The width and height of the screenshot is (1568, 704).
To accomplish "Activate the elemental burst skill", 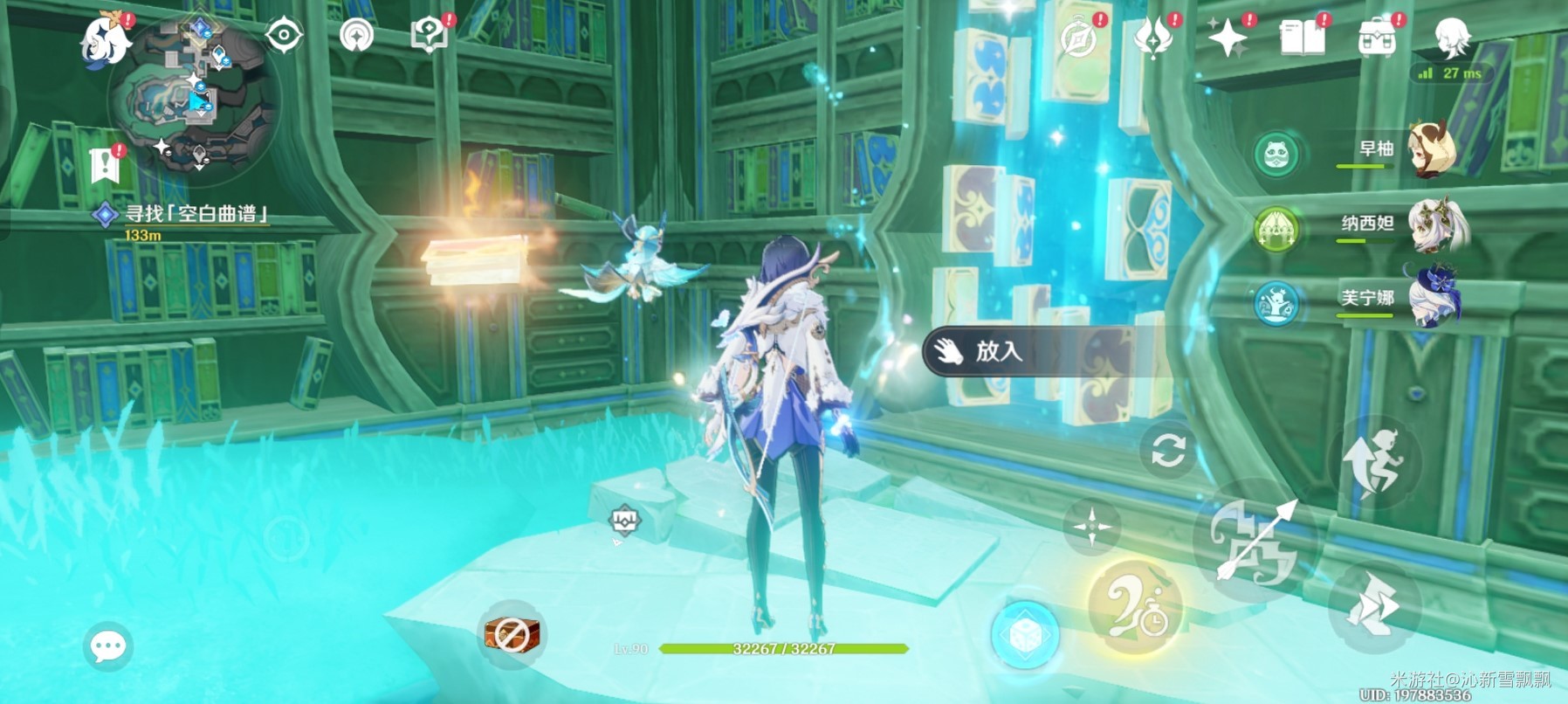I will coord(1135,607).
